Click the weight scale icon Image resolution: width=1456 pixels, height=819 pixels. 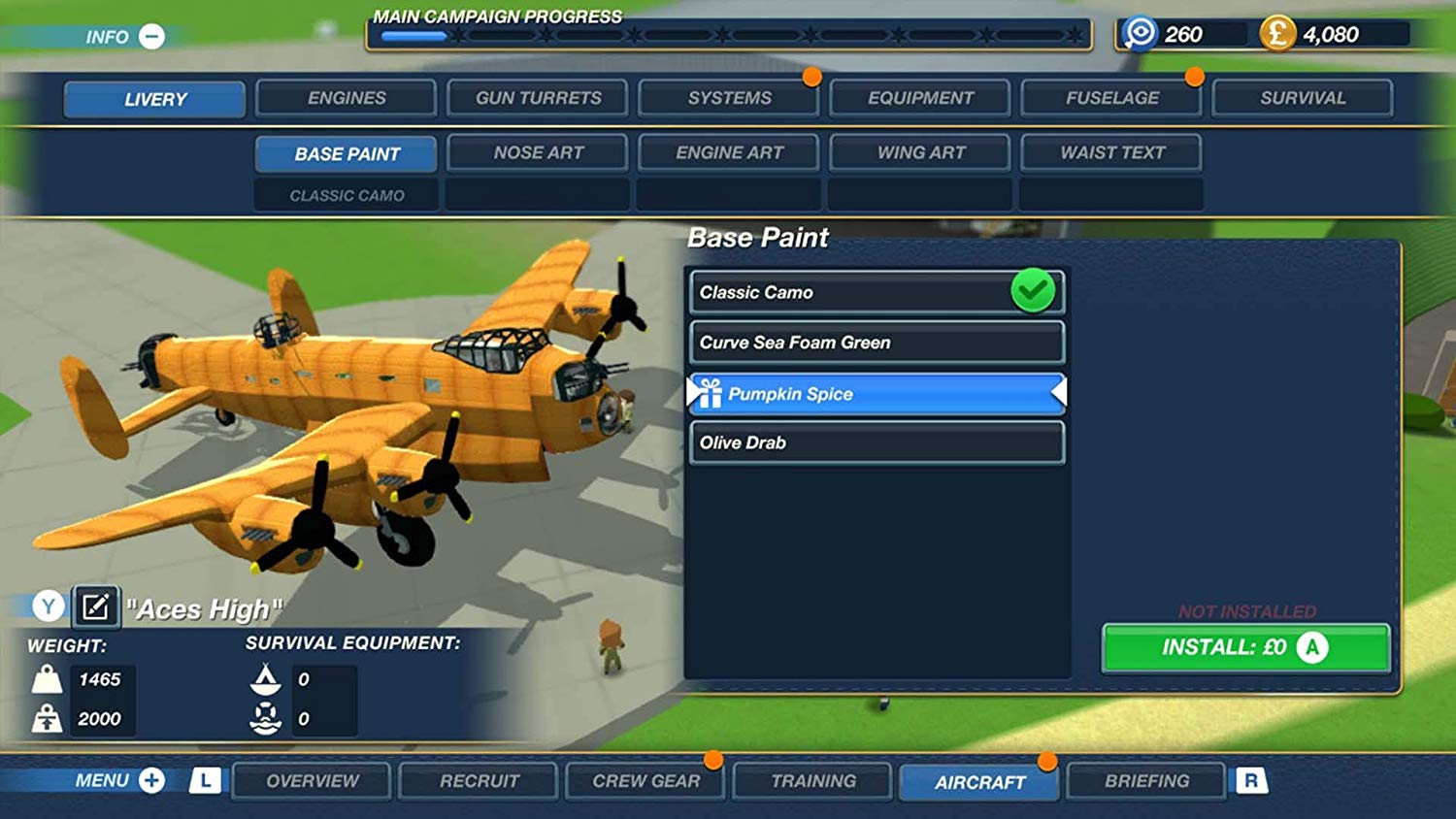point(46,679)
